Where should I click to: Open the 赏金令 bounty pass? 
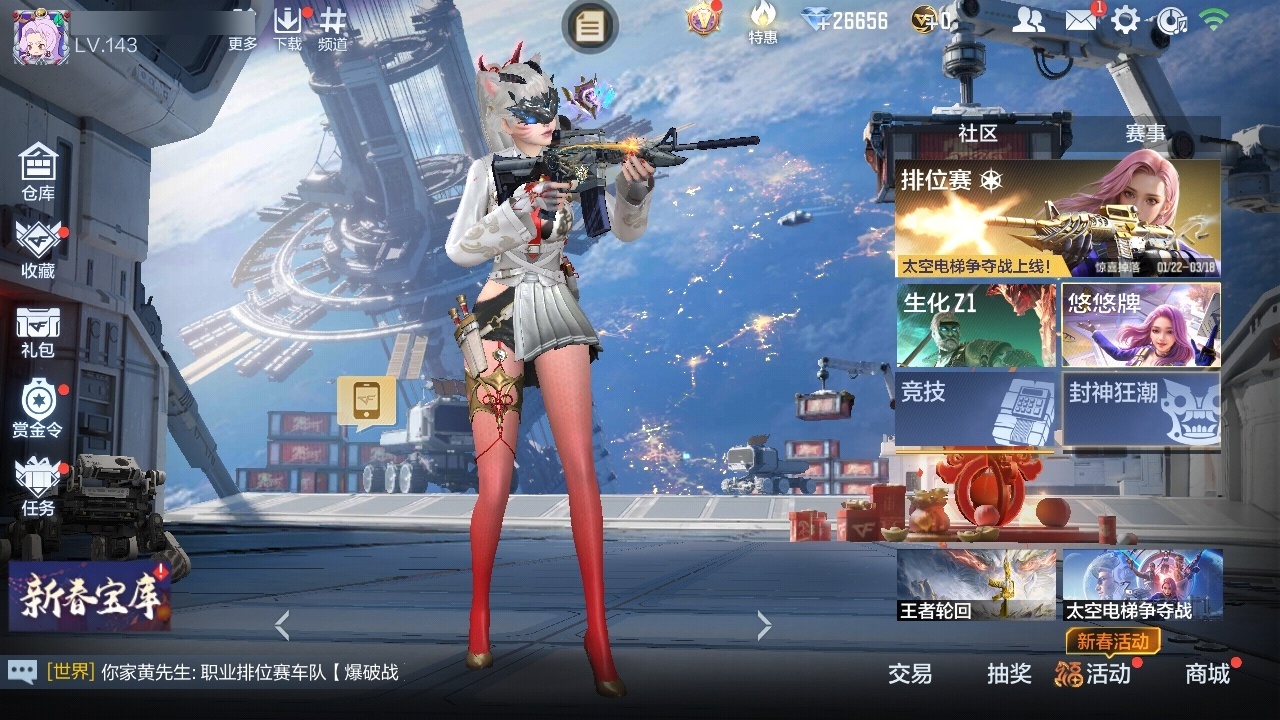pos(37,405)
